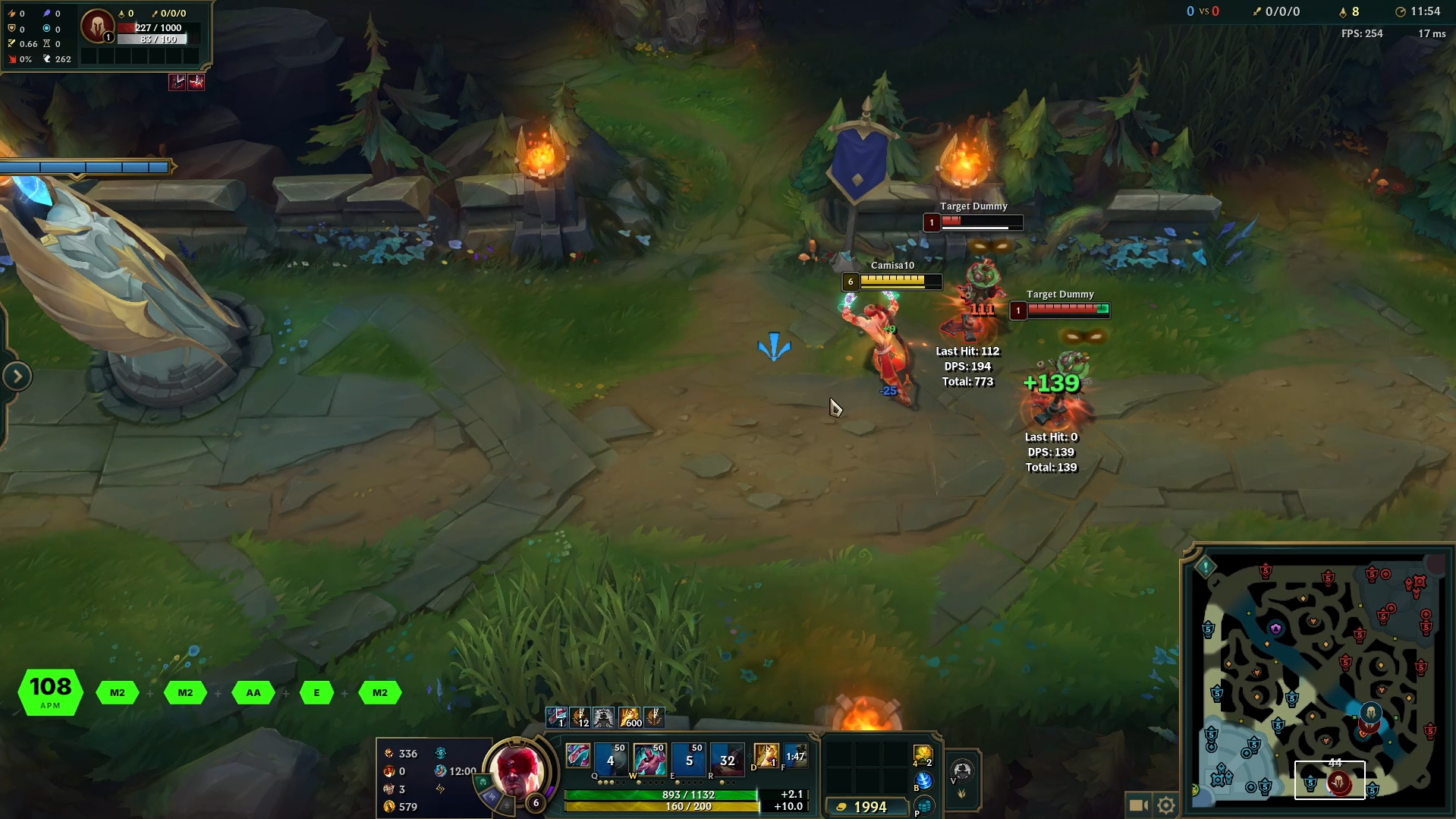Click the R ultimate ability icon
Image resolution: width=1456 pixels, height=819 pixels.
728,759
